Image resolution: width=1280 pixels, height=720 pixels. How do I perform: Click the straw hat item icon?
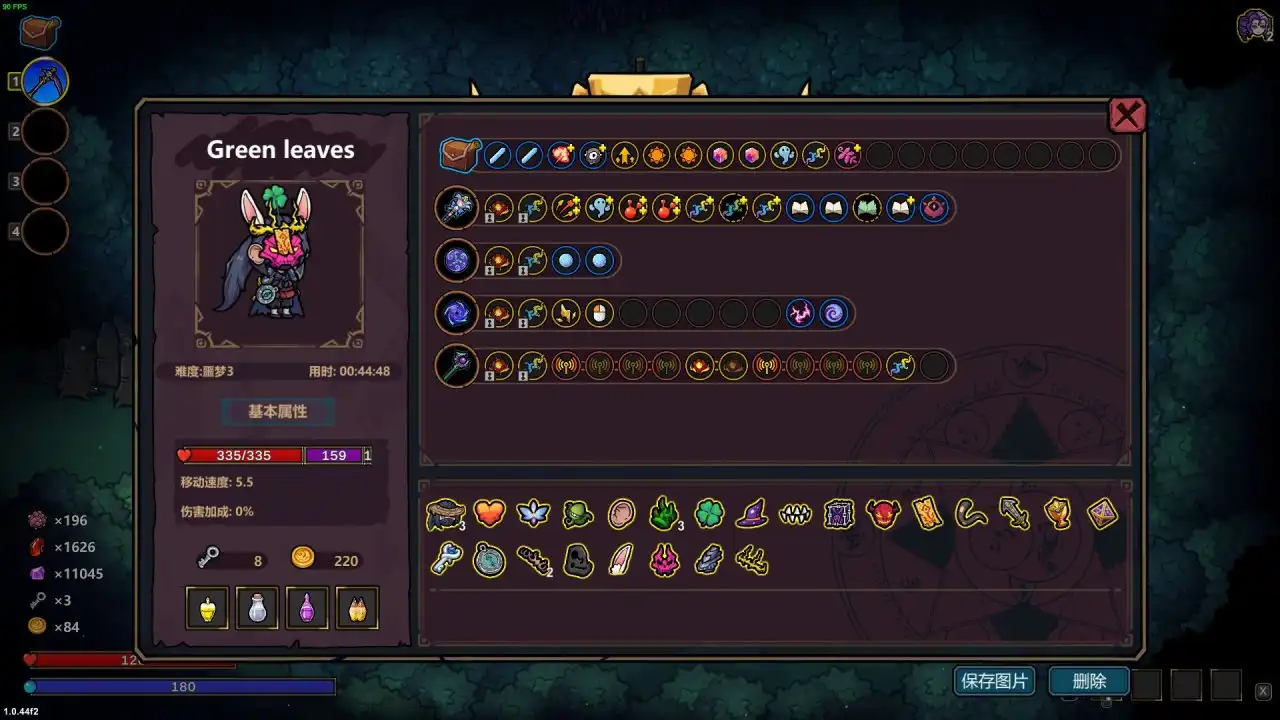click(x=447, y=514)
